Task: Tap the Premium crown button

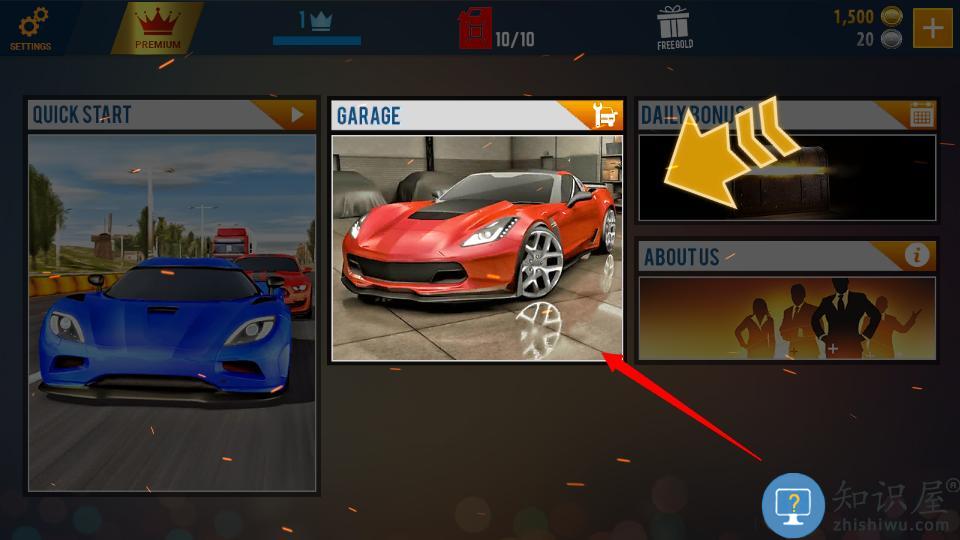Action: click(x=157, y=27)
